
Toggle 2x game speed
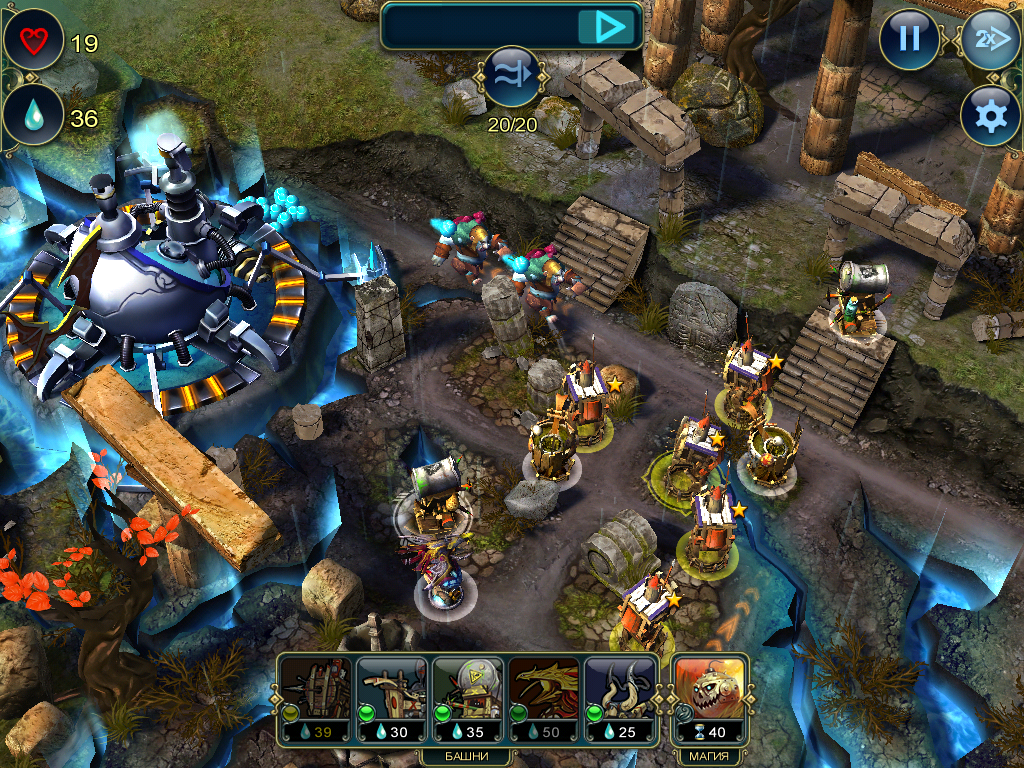point(989,39)
